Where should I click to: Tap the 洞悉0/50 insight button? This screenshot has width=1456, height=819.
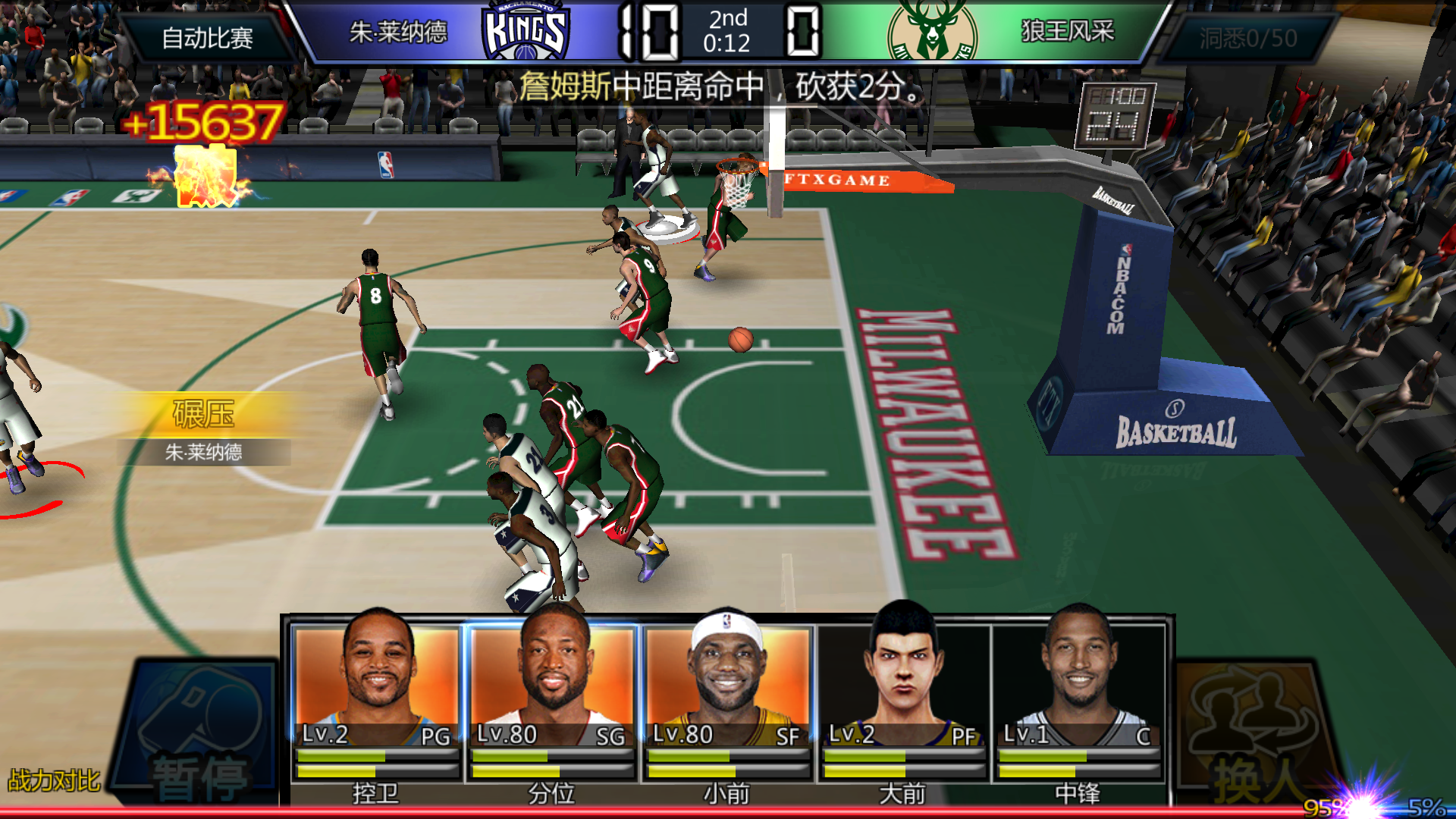coord(1248,38)
